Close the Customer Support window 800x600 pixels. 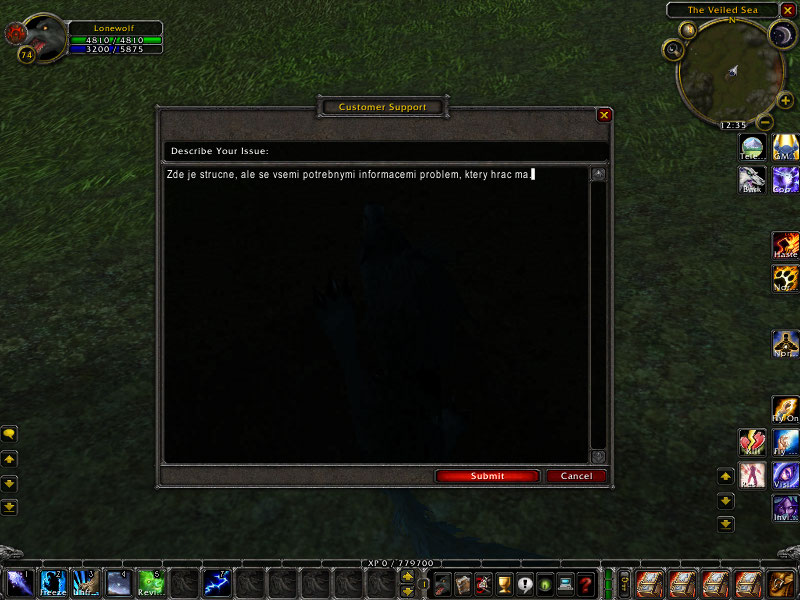click(x=604, y=115)
